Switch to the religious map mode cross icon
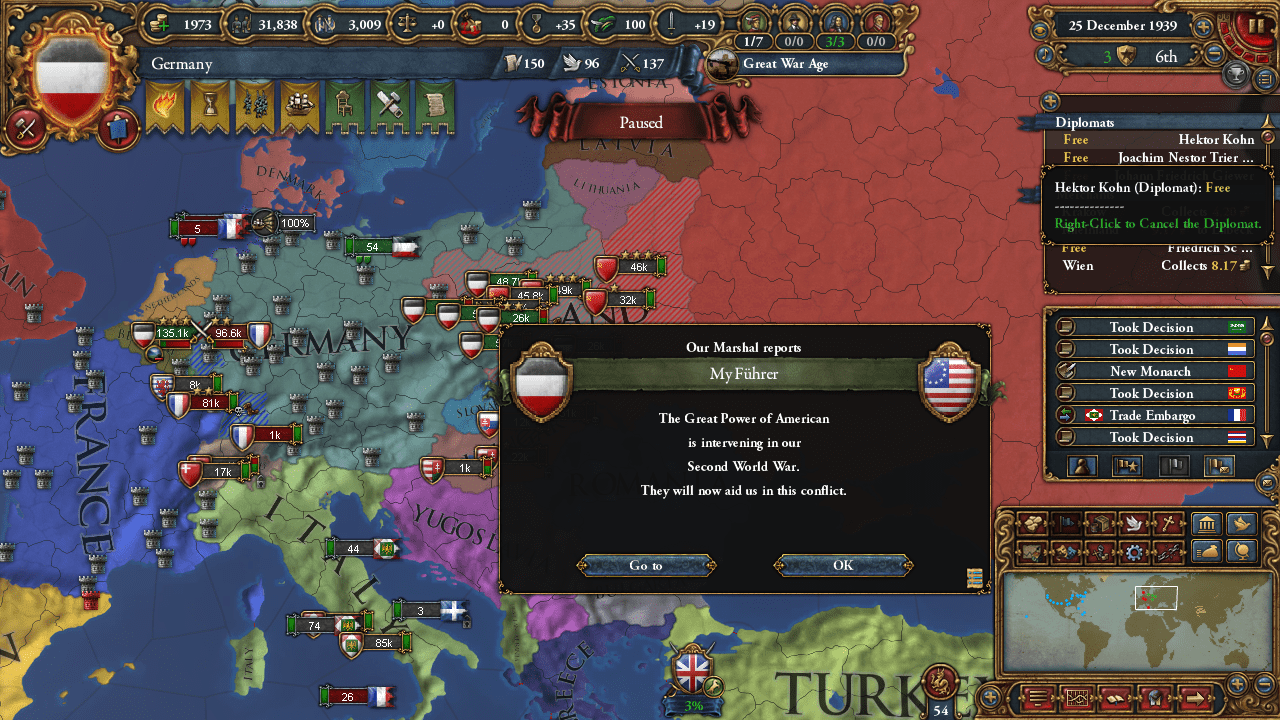This screenshot has height=720, width=1280. [x=1167, y=523]
